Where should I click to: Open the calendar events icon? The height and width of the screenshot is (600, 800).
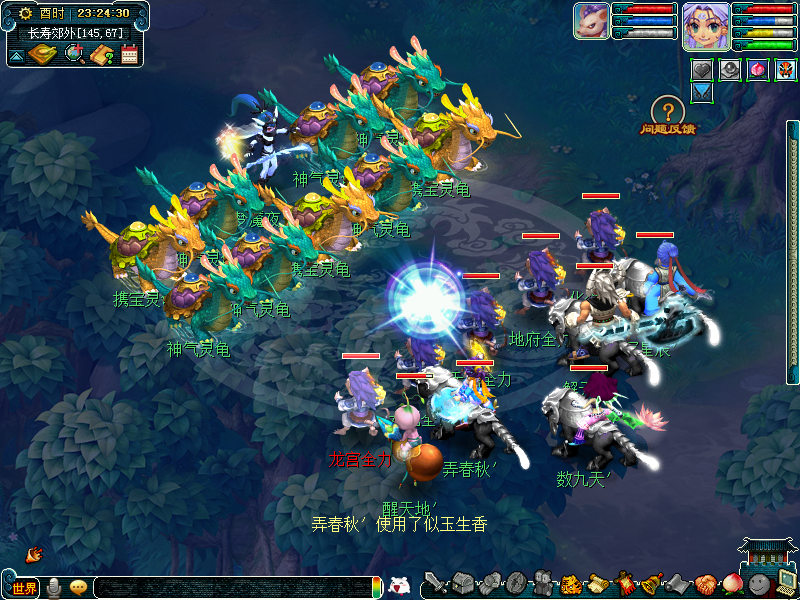(x=129, y=54)
